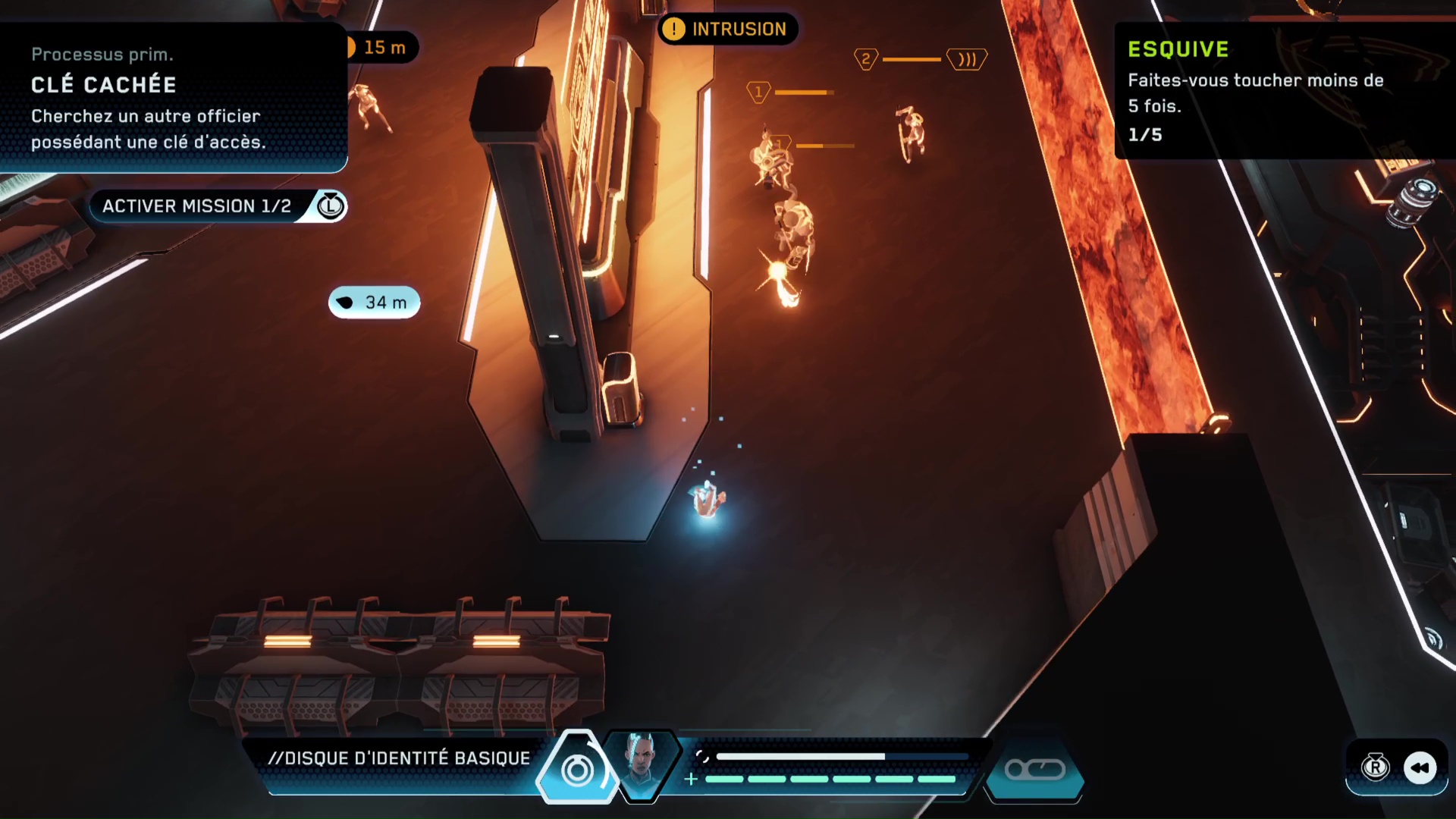Click the //DISQUE D'IDENTITÉ BASIQUE label
Viewport: 1456px width, 819px height.
[400, 757]
